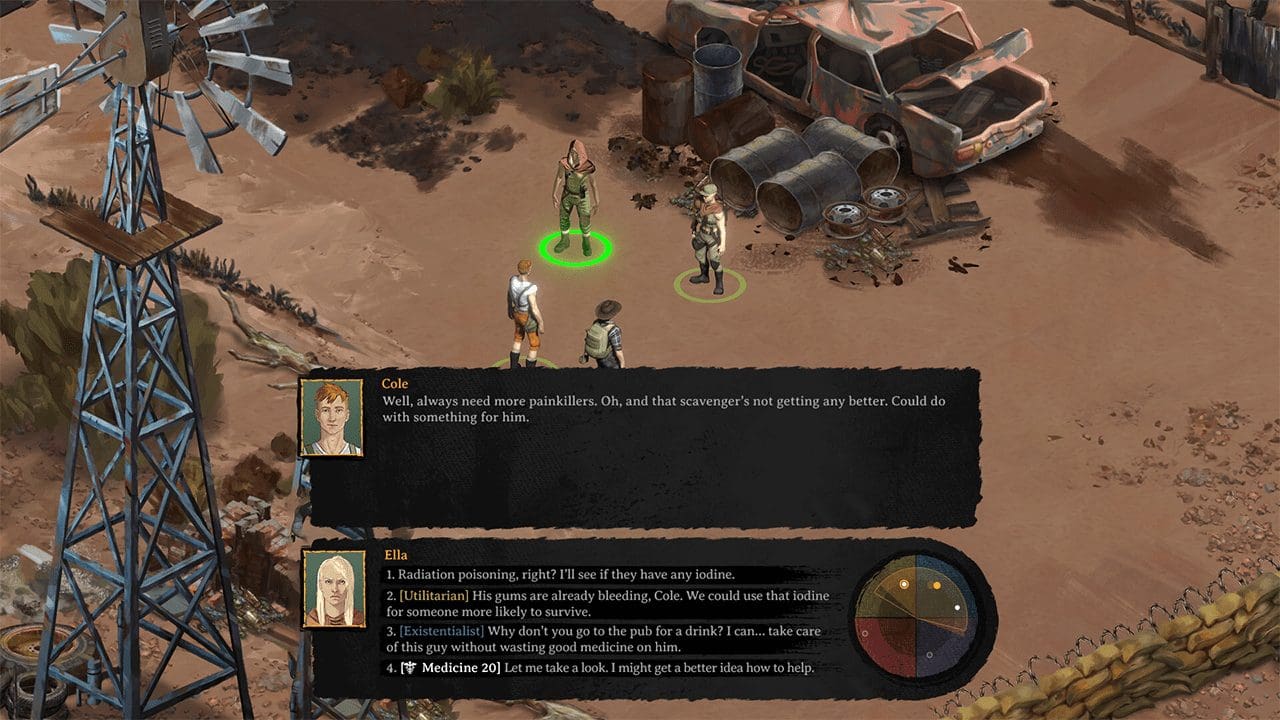Select the small dot in the purple quadrant
The image size is (1280, 720).
(930, 655)
